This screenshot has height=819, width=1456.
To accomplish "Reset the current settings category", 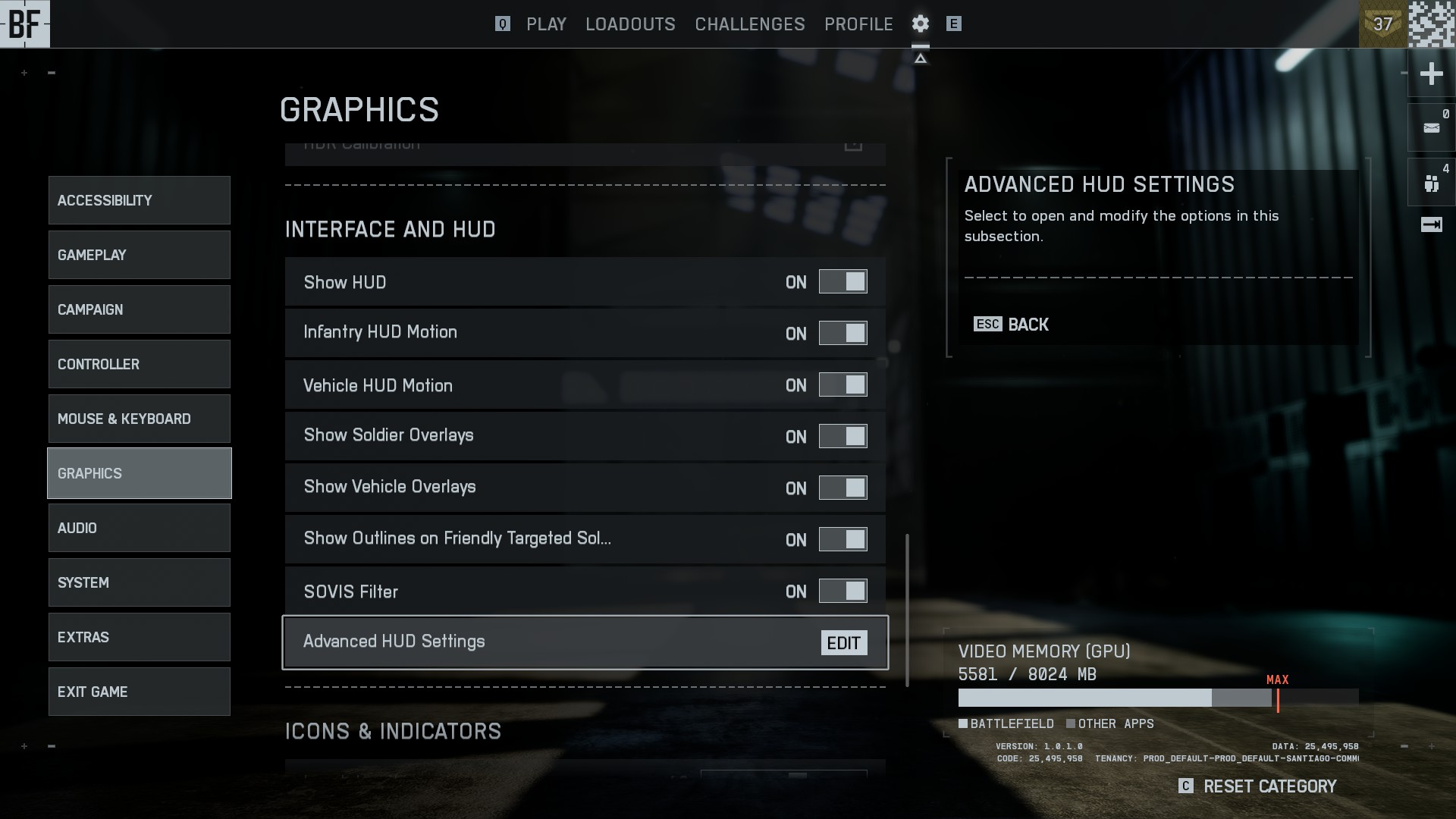I will [1259, 786].
